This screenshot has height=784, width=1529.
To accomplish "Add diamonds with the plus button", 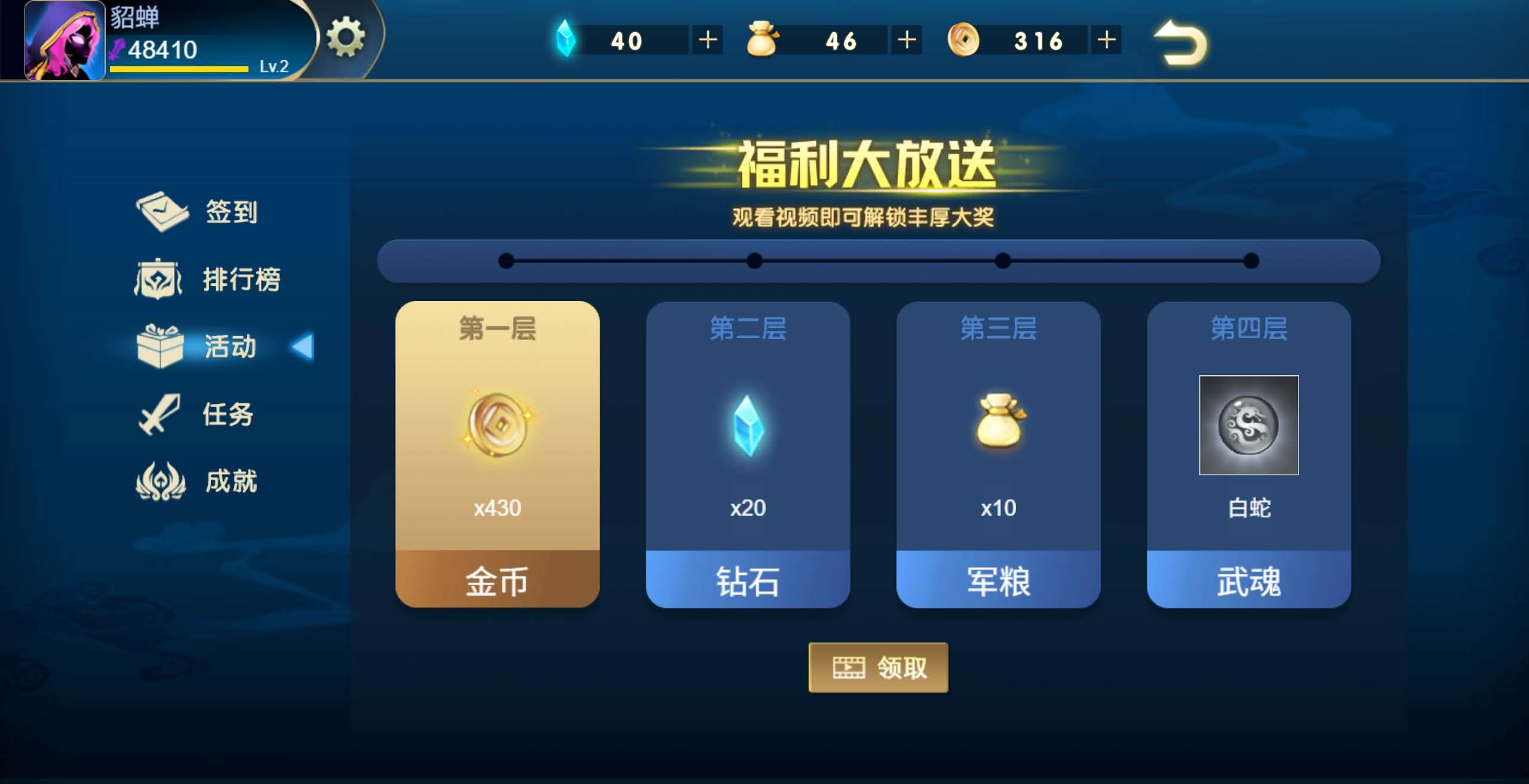I will tap(708, 39).
